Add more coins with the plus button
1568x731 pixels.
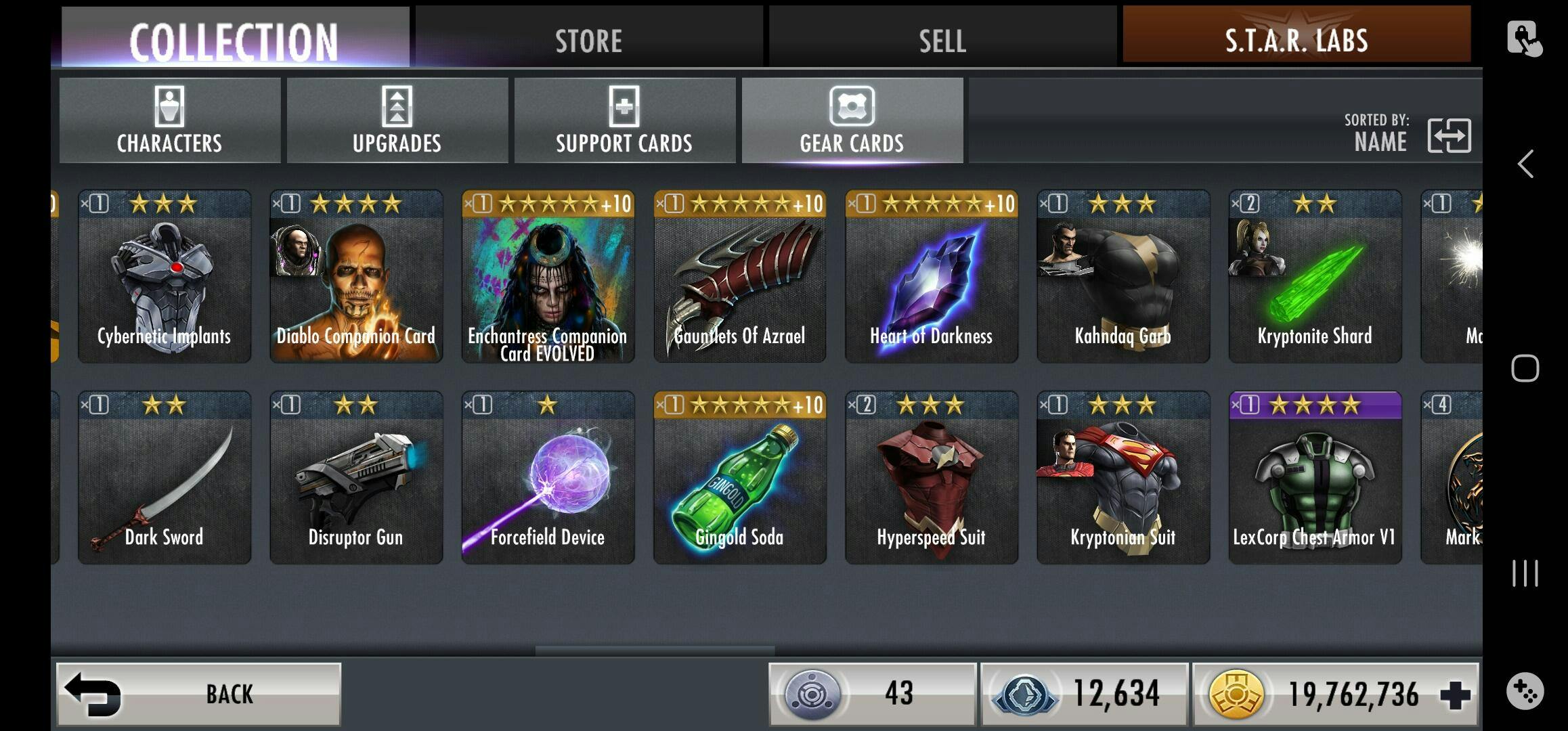pos(1455,695)
